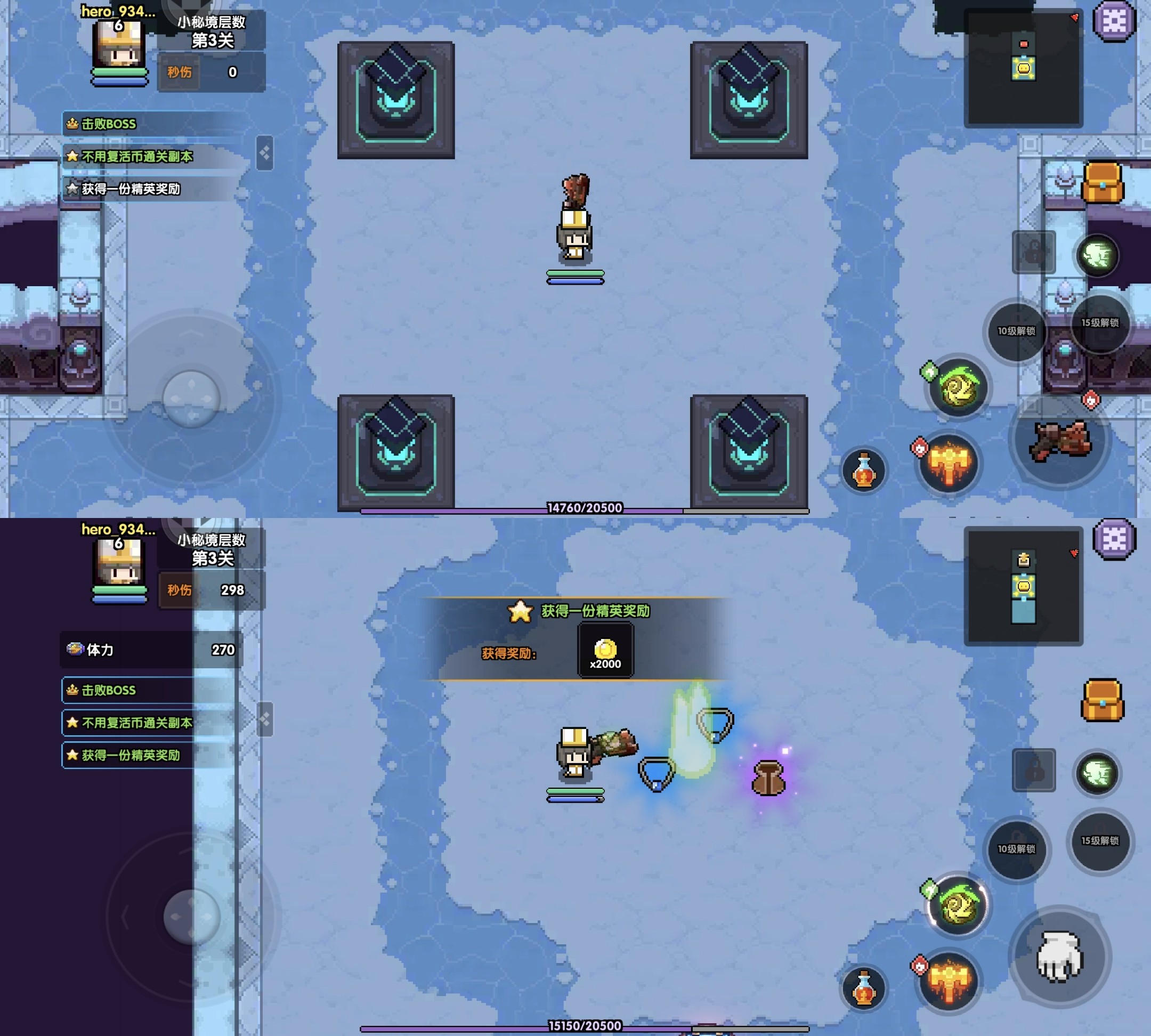Open the grey-star elite reward objective
This screenshot has width=1151, height=1036.
131,189
